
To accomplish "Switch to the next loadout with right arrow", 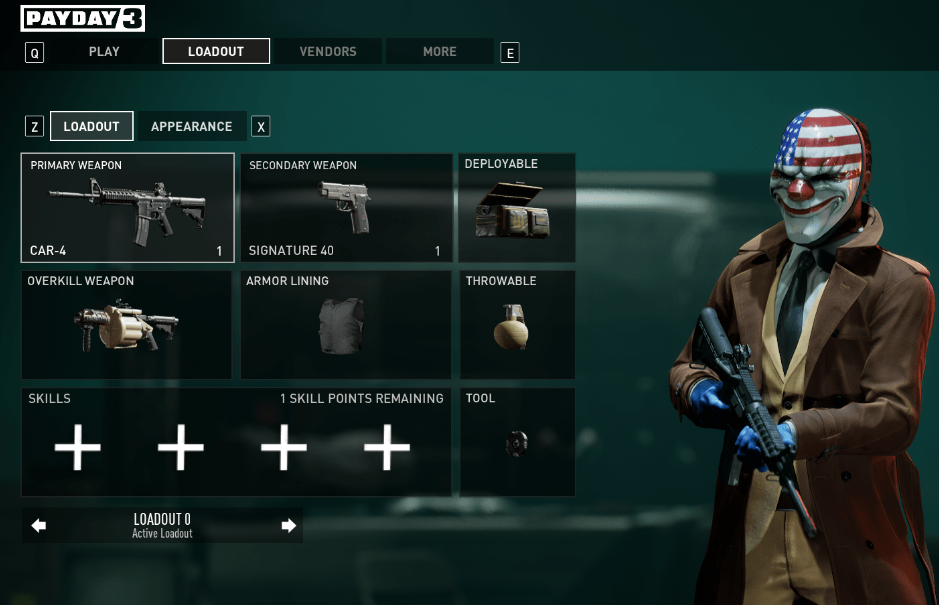I will pyautogui.click(x=289, y=526).
